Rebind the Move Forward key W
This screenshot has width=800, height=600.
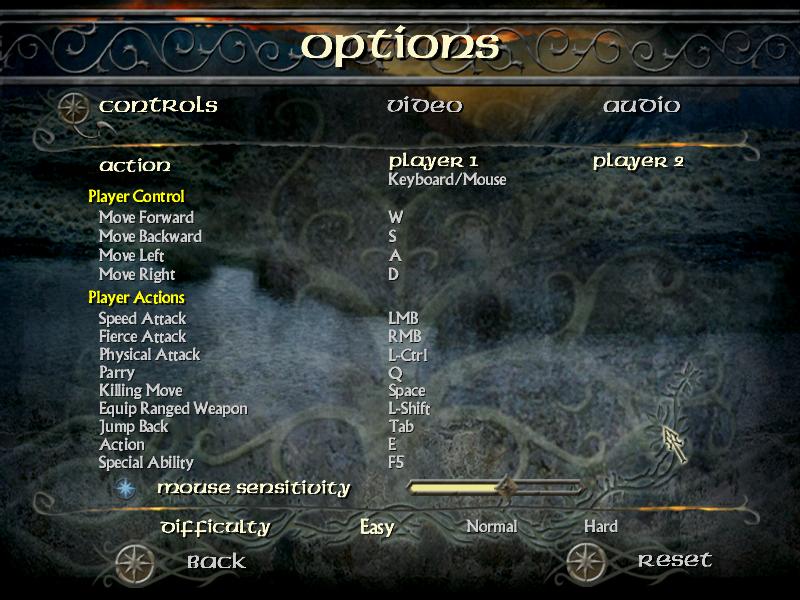pos(396,217)
